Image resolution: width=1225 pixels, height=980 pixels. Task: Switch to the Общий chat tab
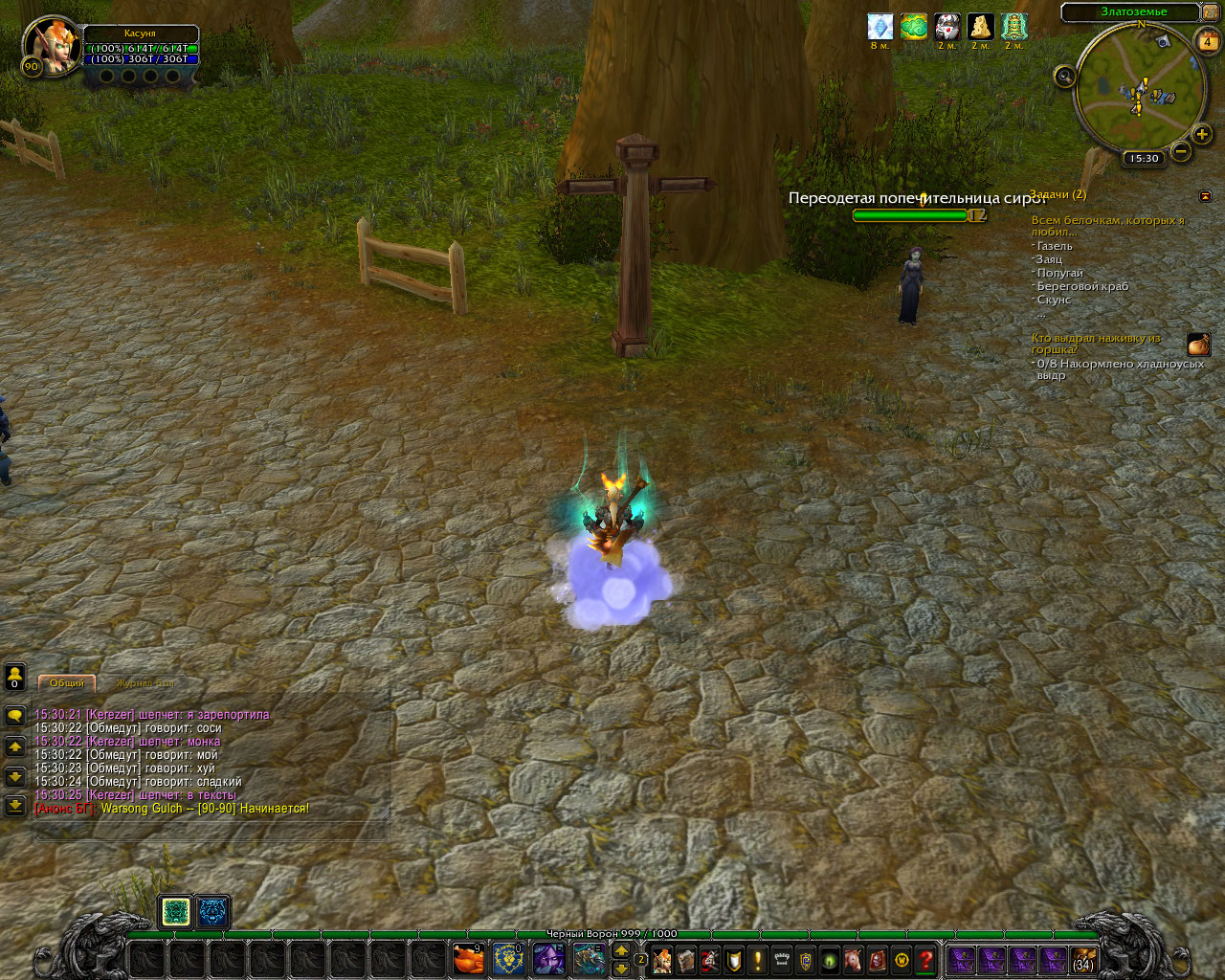point(67,683)
